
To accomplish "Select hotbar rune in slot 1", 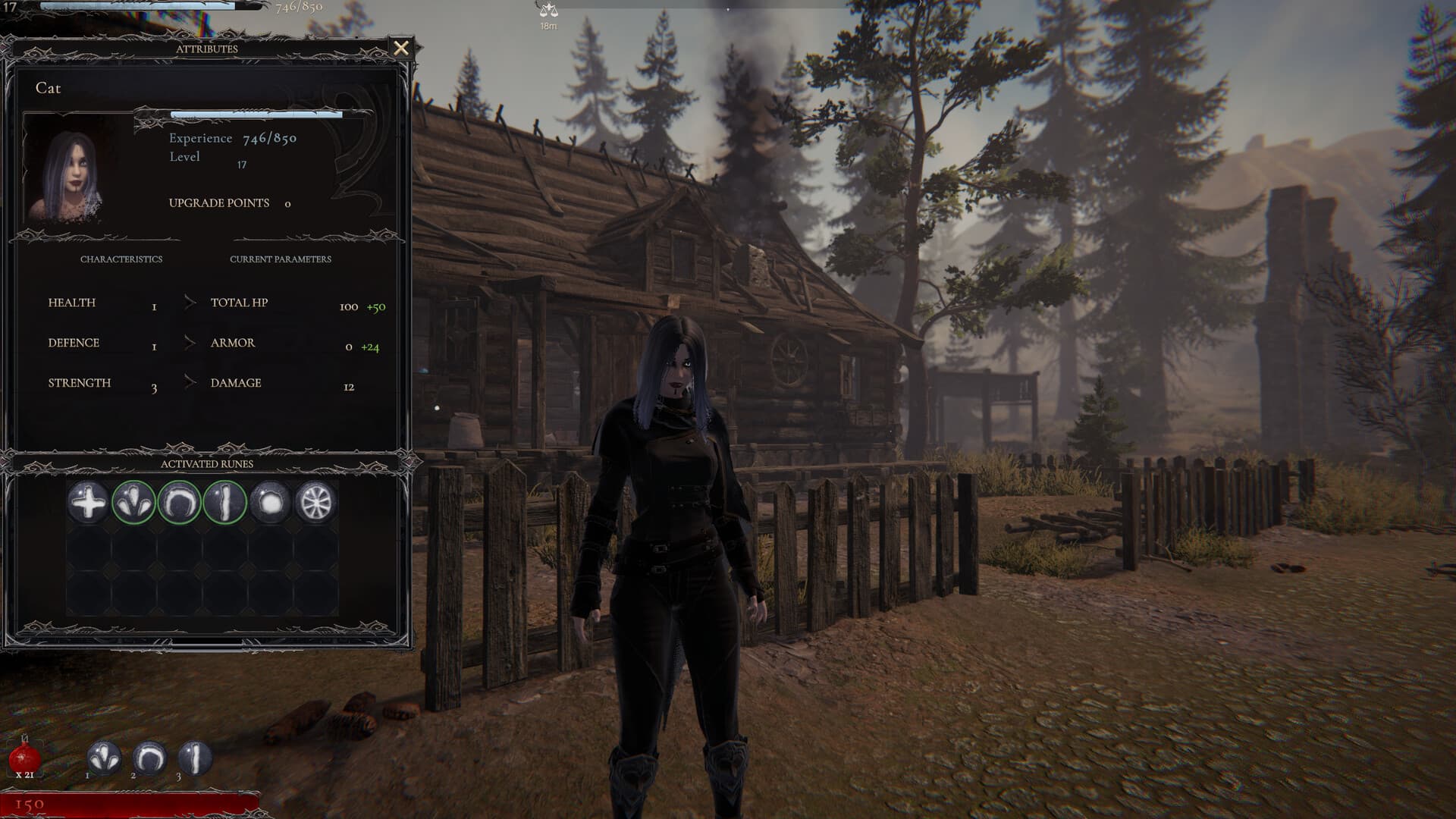I will pos(103,755).
